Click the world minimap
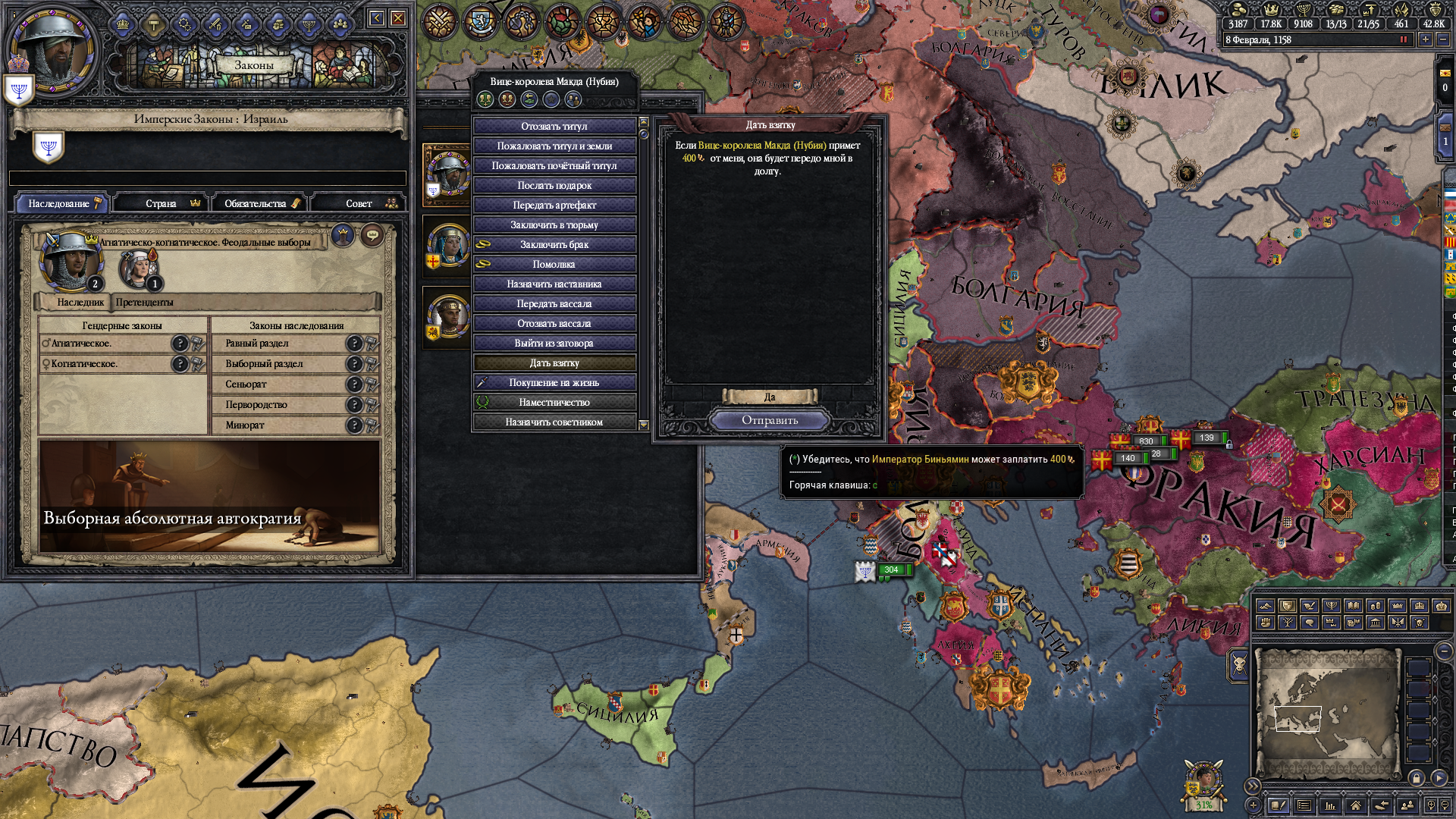Viewport: 1456px width, 819px height. pyautogui.click(x=1327, y=713)
